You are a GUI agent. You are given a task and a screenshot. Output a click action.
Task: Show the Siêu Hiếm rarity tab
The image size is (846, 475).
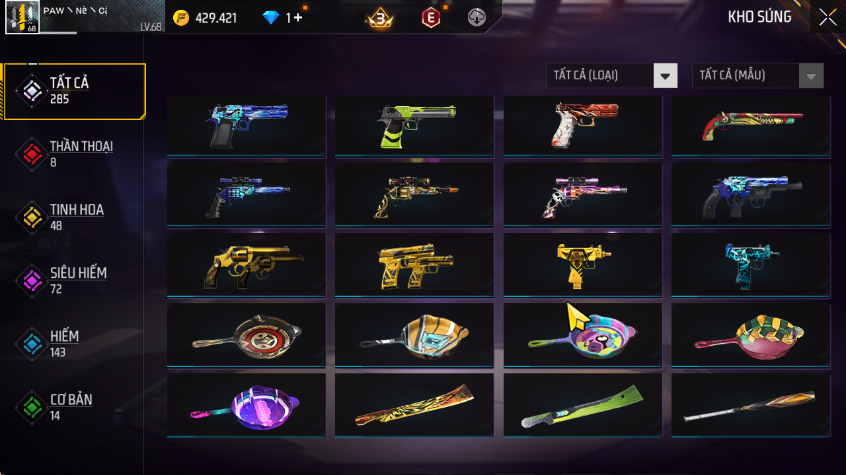click(x=74, y=279)
